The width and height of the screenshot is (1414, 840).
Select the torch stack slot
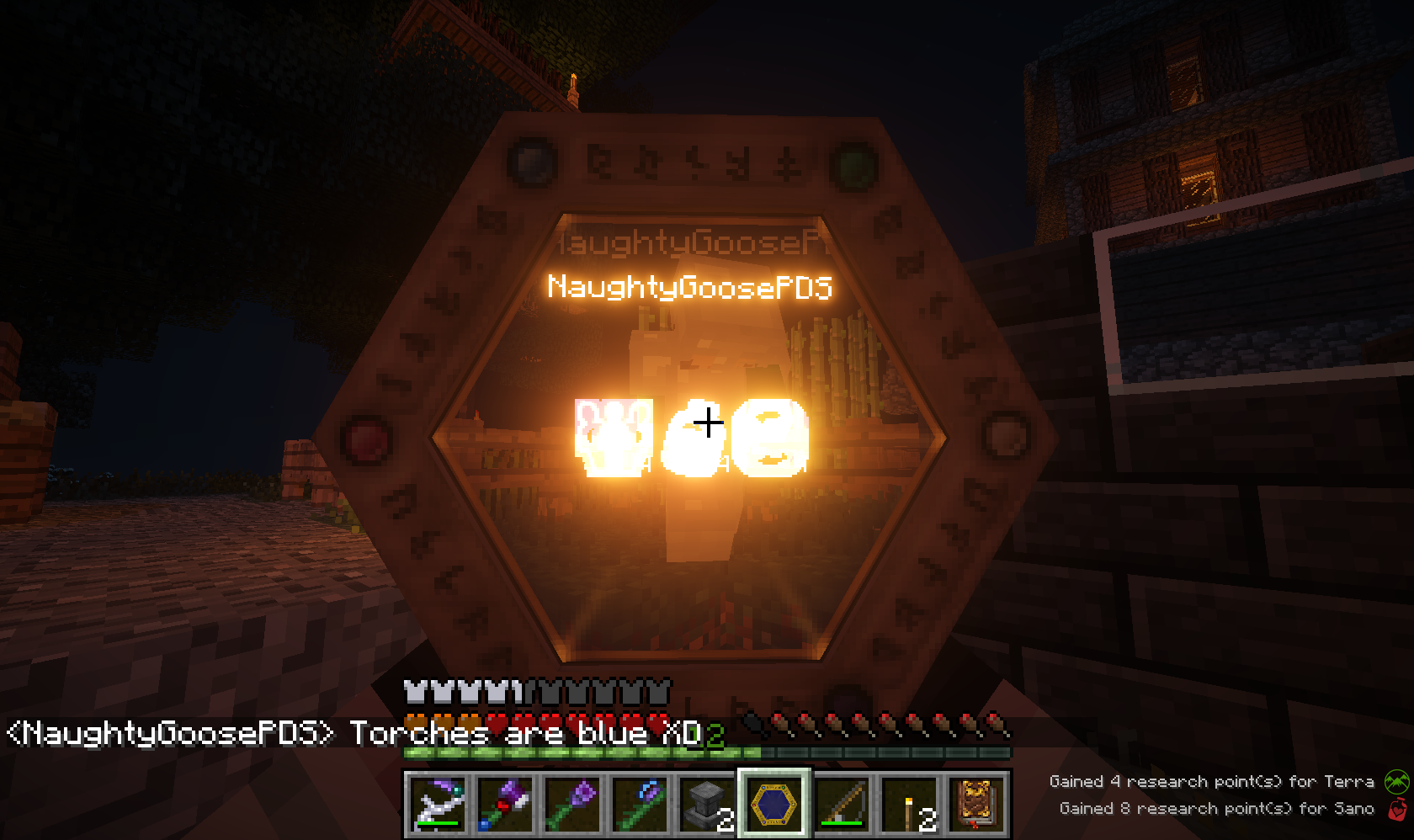point(909,804)
